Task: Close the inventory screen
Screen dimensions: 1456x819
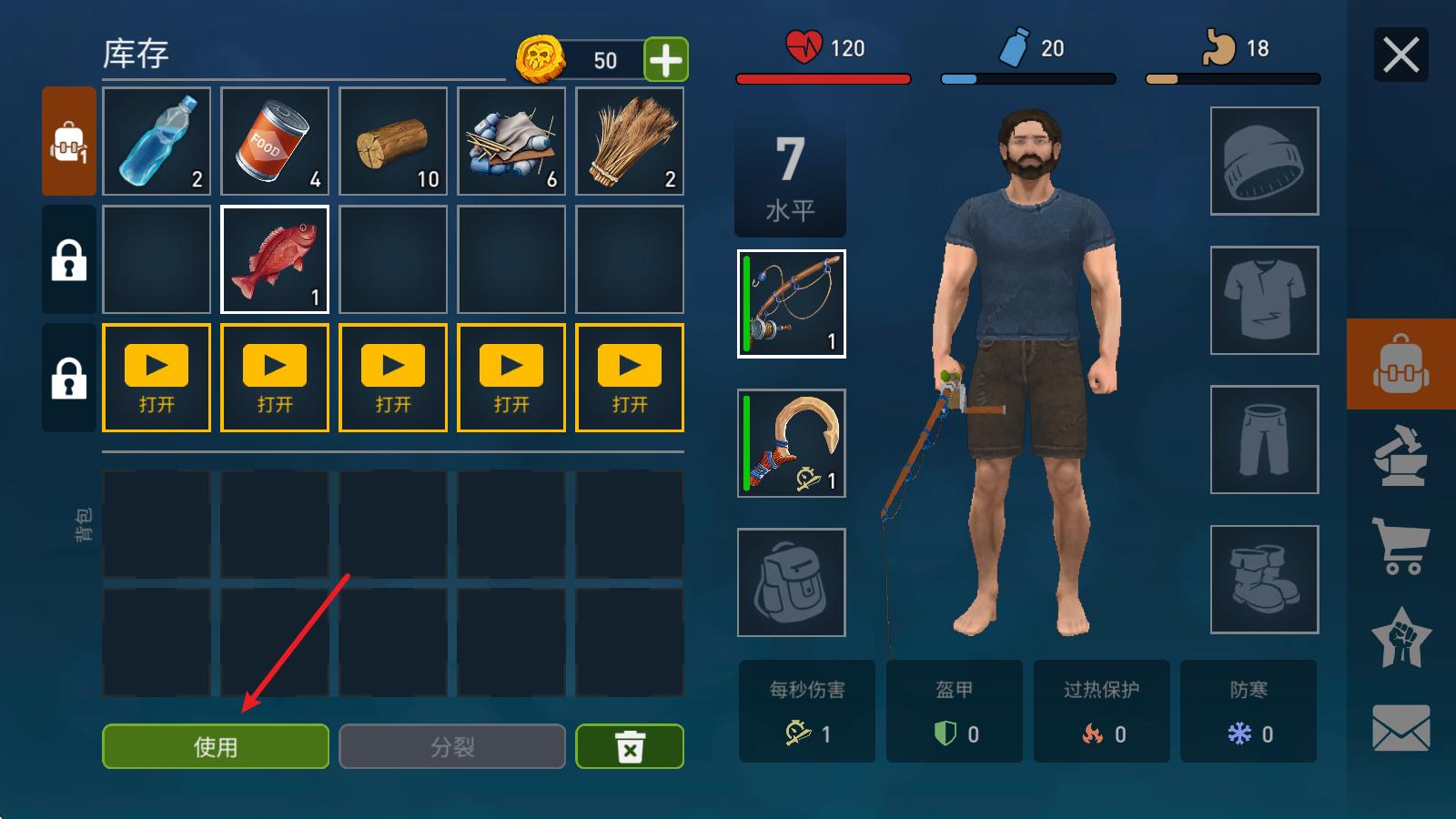Action: click(x=1400, y=56)
